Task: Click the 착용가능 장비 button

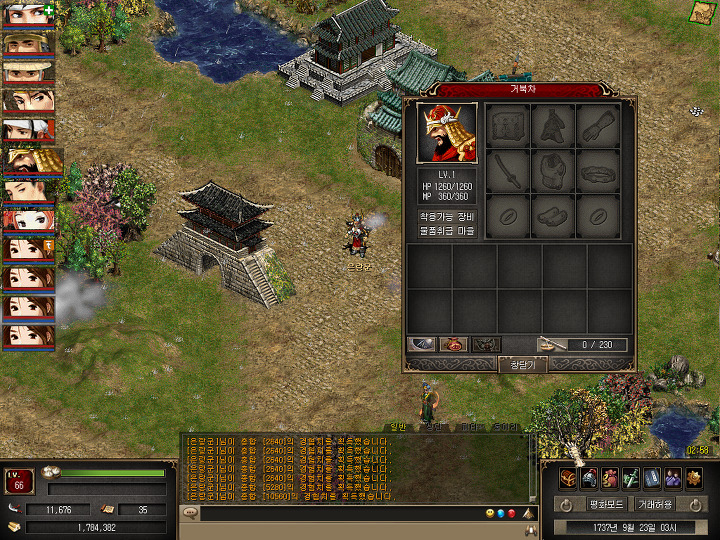Action: click(447, 216)
